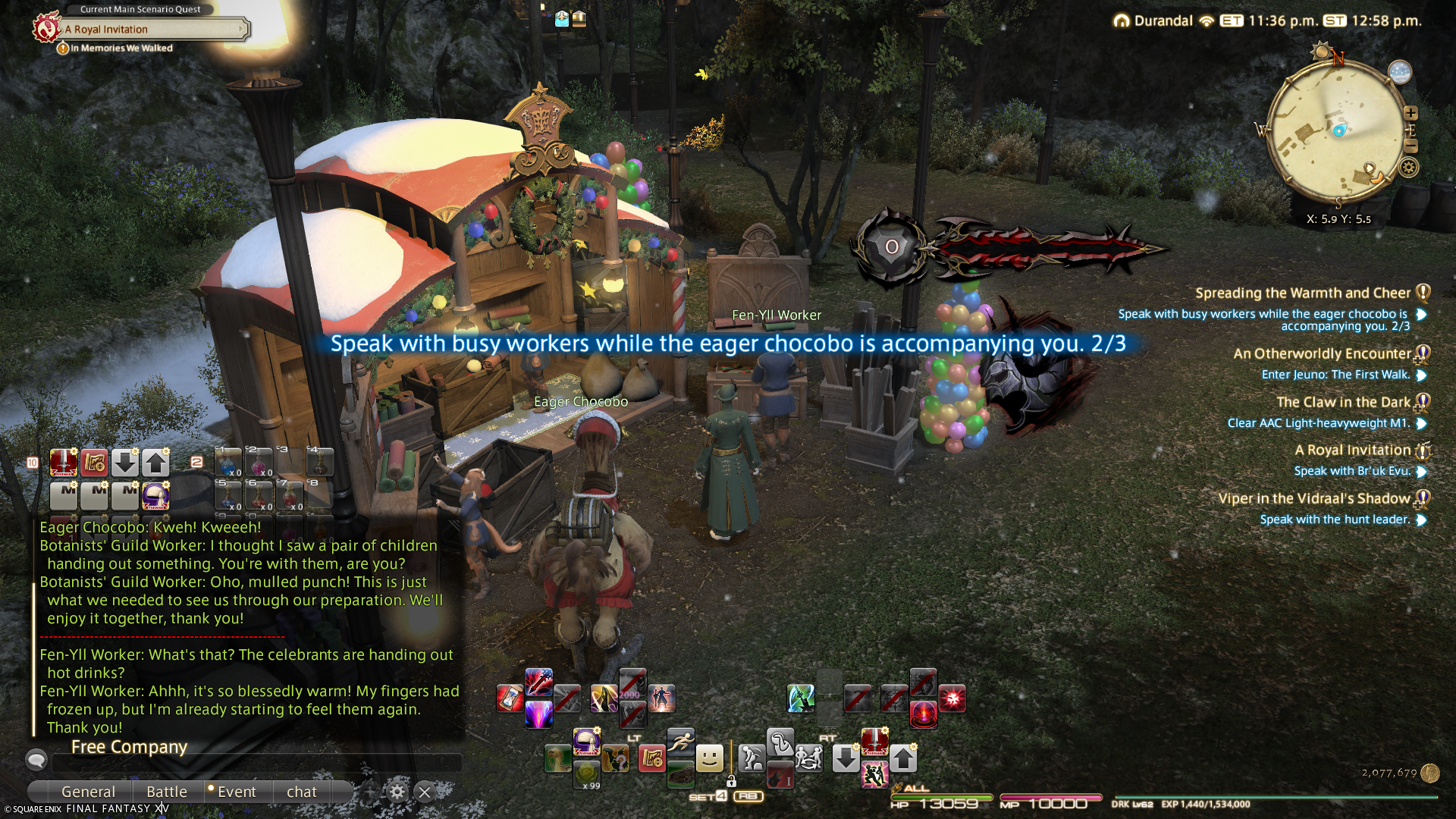Select An Otherworldly Encounter in quest tracker
The width and height of the screenshot is (1456, 819).
click(1321, 354)
